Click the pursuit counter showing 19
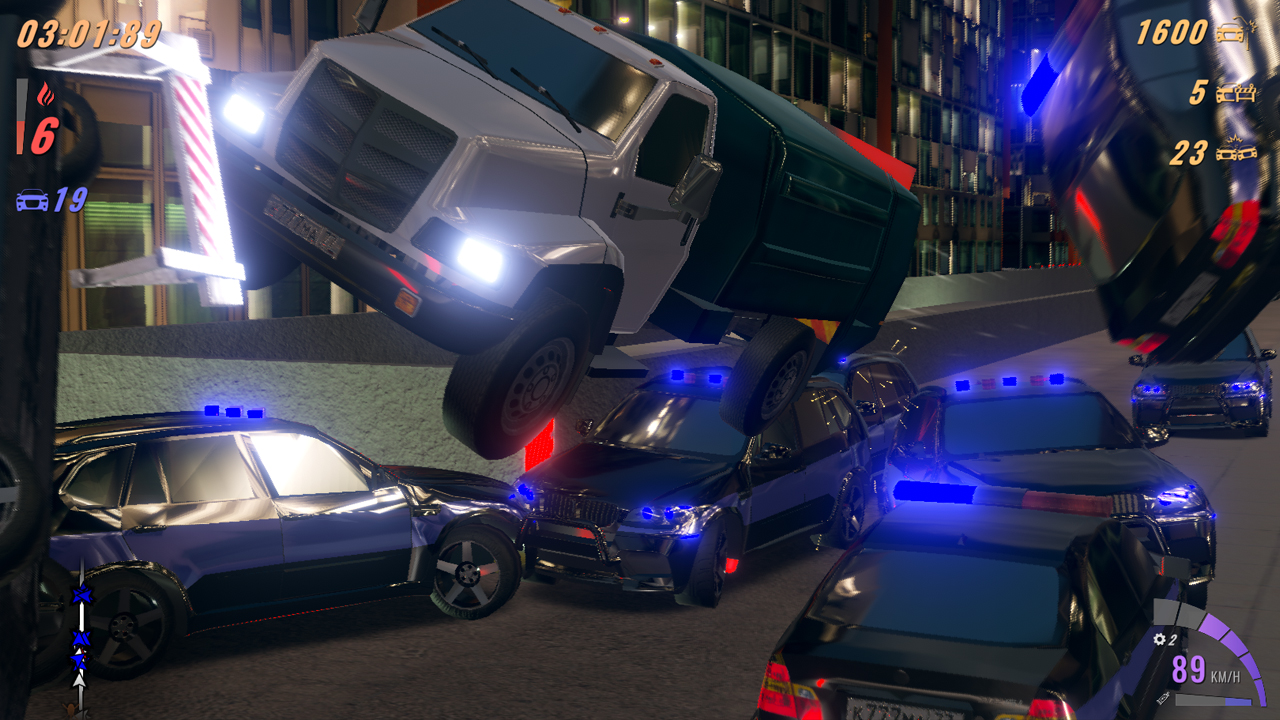This screenshot has height=720, width=1280. pyautogui.click(x=72, y=199)
